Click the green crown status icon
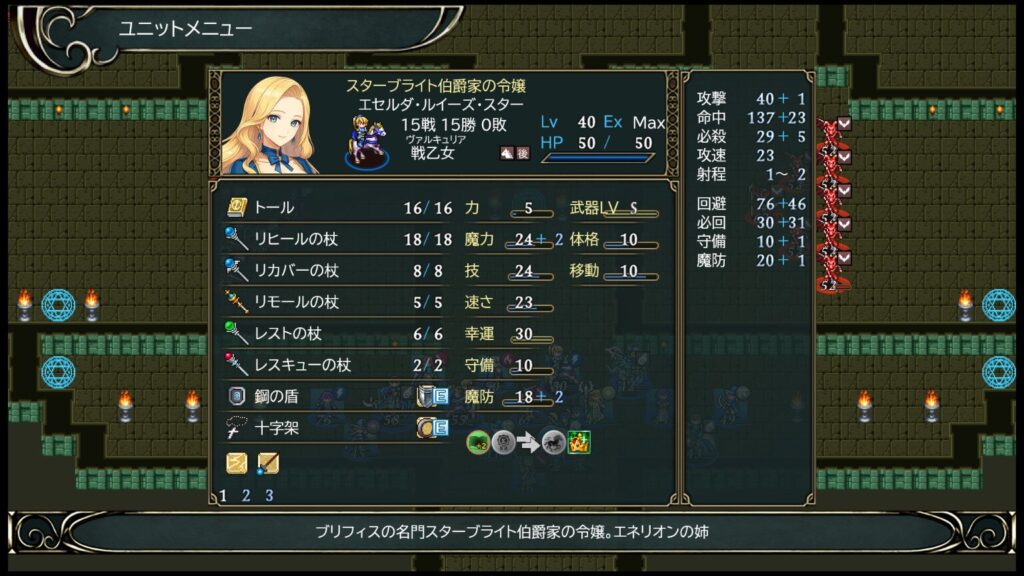Screen dimensions: 1024x576 pyautogui.click(x=579, y=442)
